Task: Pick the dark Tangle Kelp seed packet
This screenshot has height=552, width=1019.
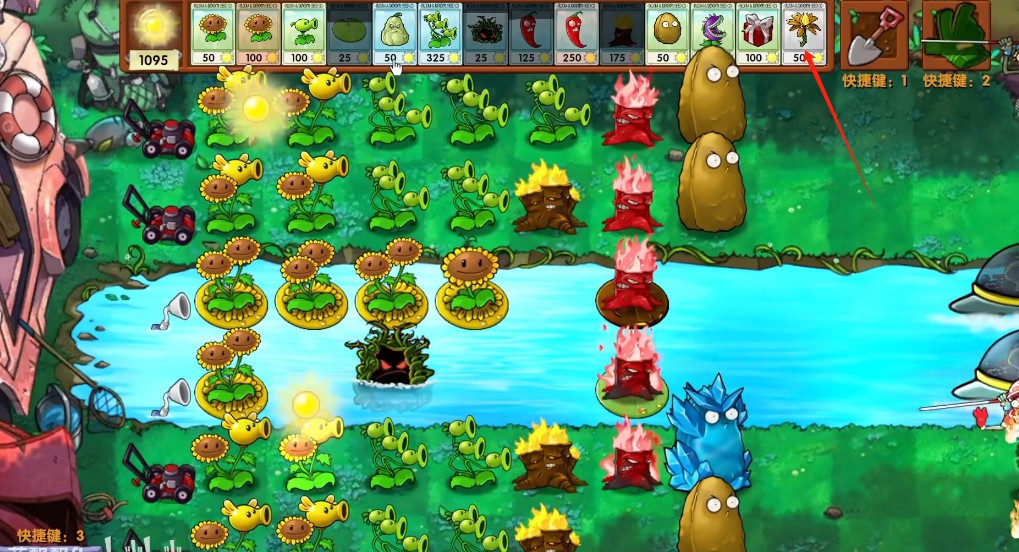Action: 484,35
